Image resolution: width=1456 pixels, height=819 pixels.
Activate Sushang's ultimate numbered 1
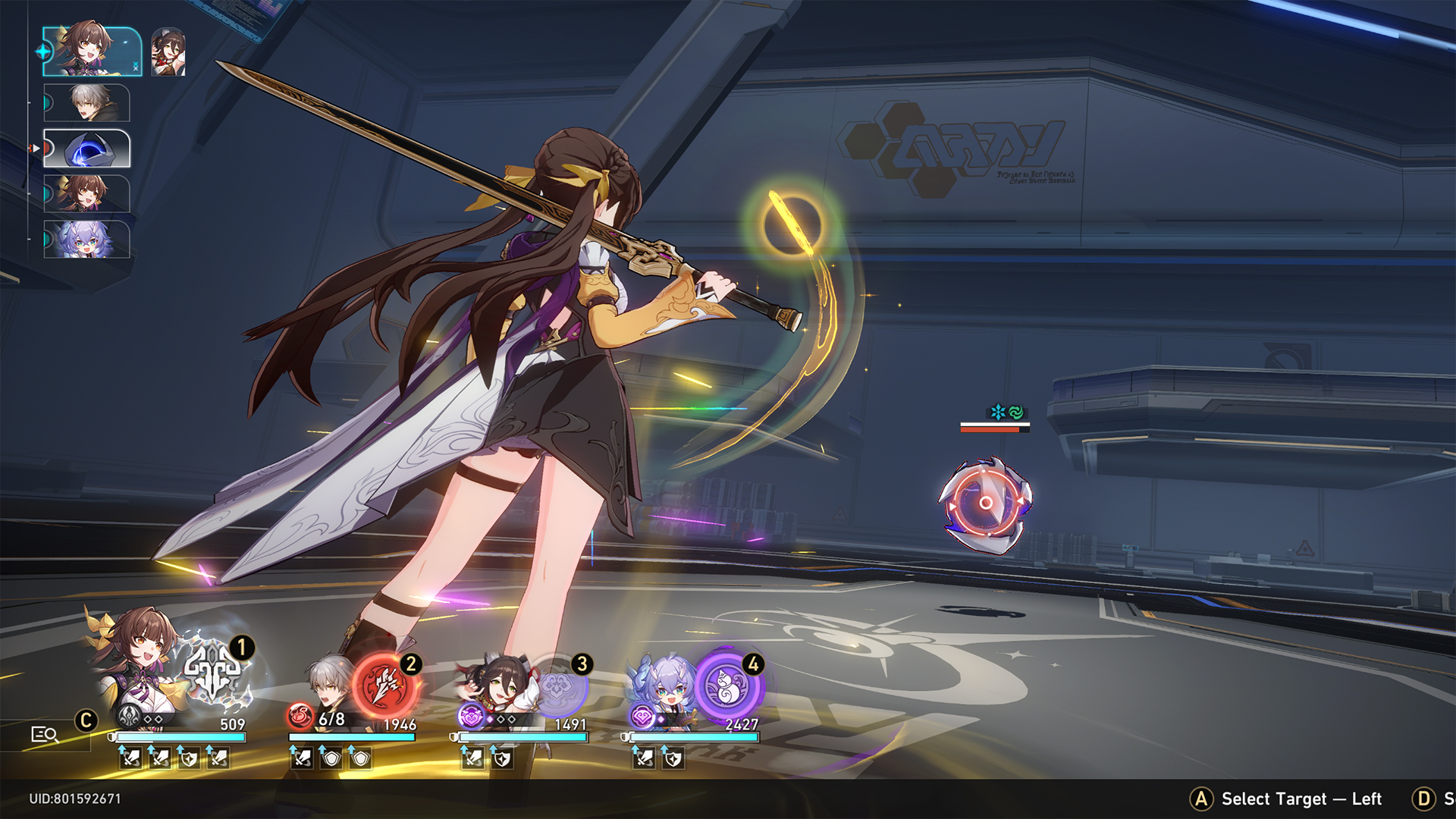click(x=215, y=673)
